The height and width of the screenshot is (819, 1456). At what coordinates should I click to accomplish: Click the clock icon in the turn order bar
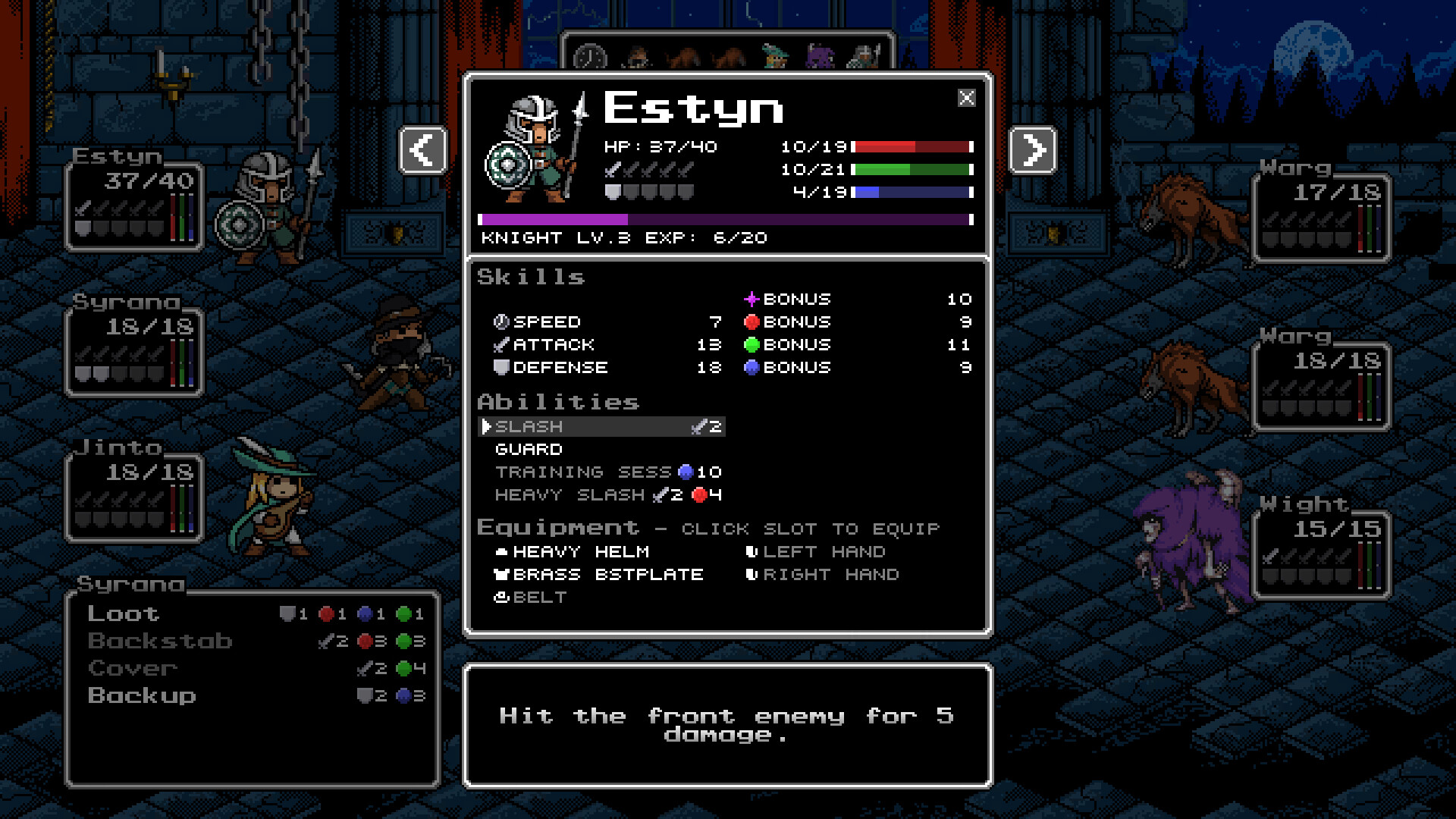pyautogui.click(x=591, y=55)
